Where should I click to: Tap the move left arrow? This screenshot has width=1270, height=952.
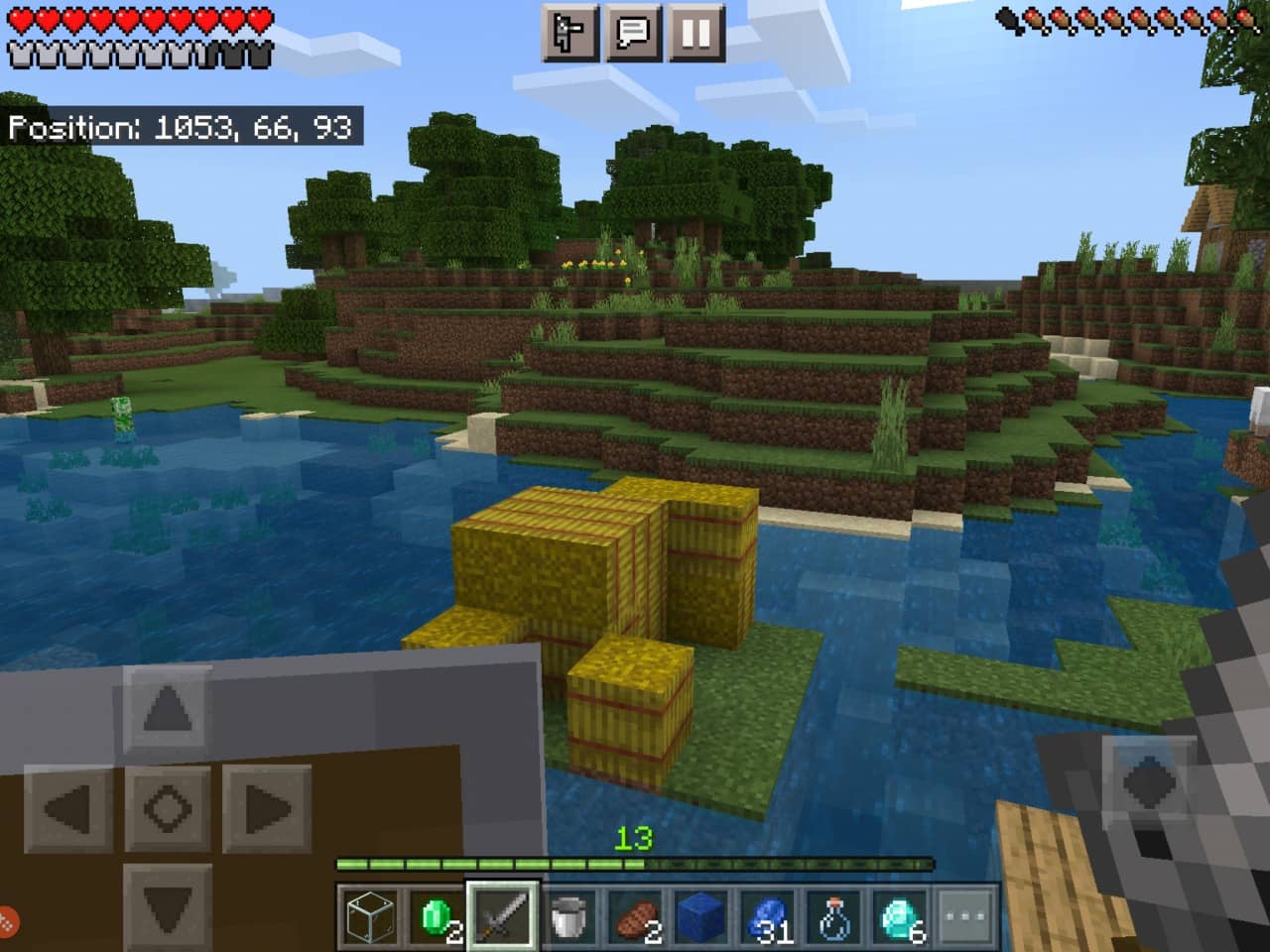pyautogui.click(x=68, y=808)
